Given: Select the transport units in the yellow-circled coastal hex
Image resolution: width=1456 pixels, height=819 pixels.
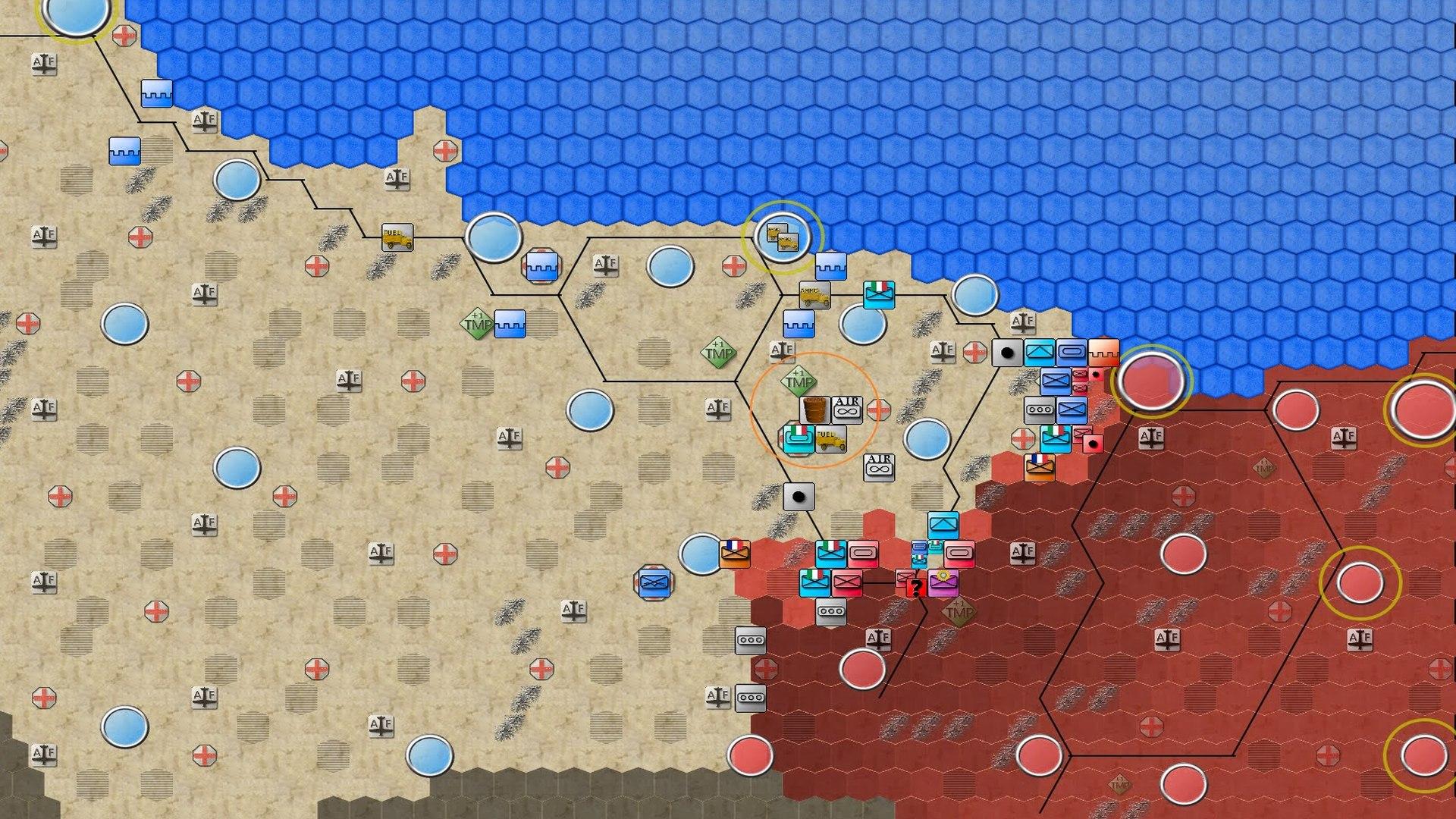Looking at the screenshot, I should click(x=785, y=237).
